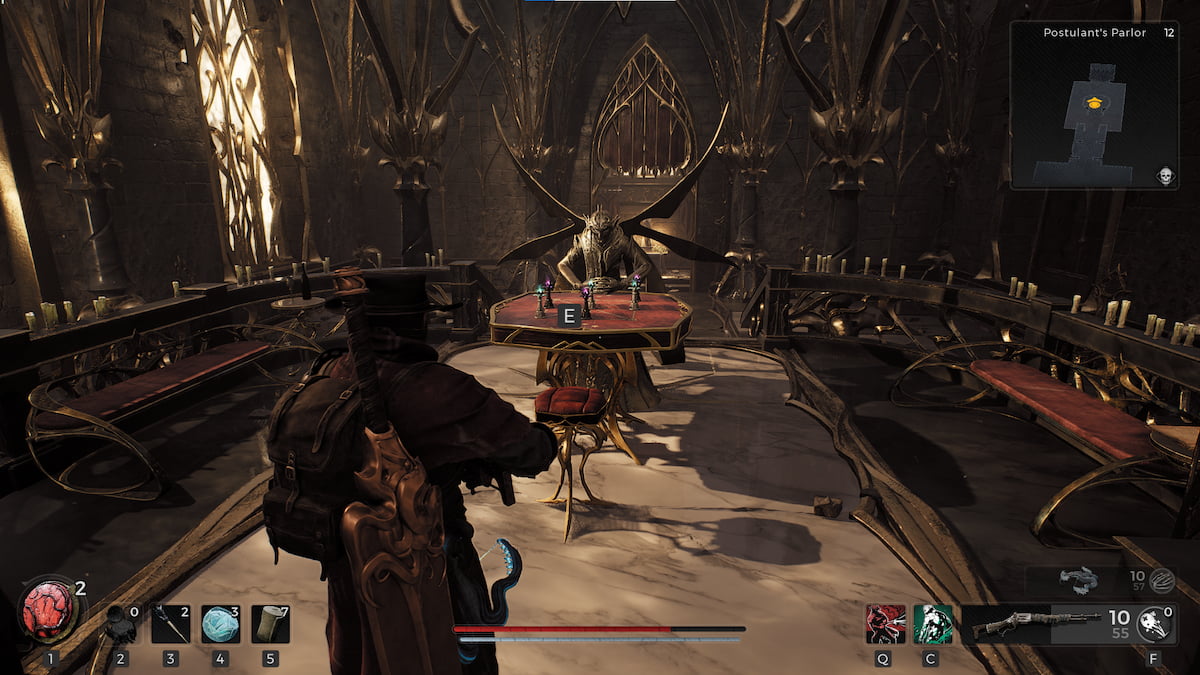Activate the red gunslinger skill icon

click(885, 623)
